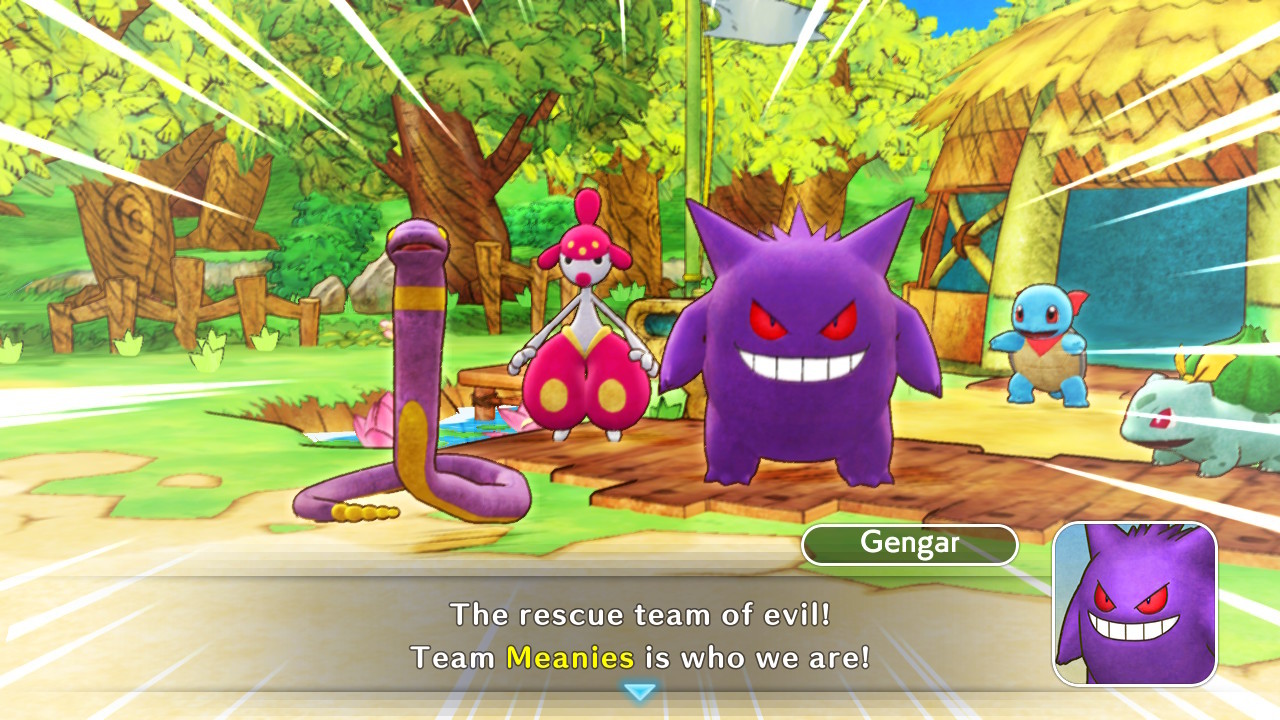Viewport: 1280px width, 720px height.
Task: Click the blue advance-dialogue arrow
Action: coord(640,691)
